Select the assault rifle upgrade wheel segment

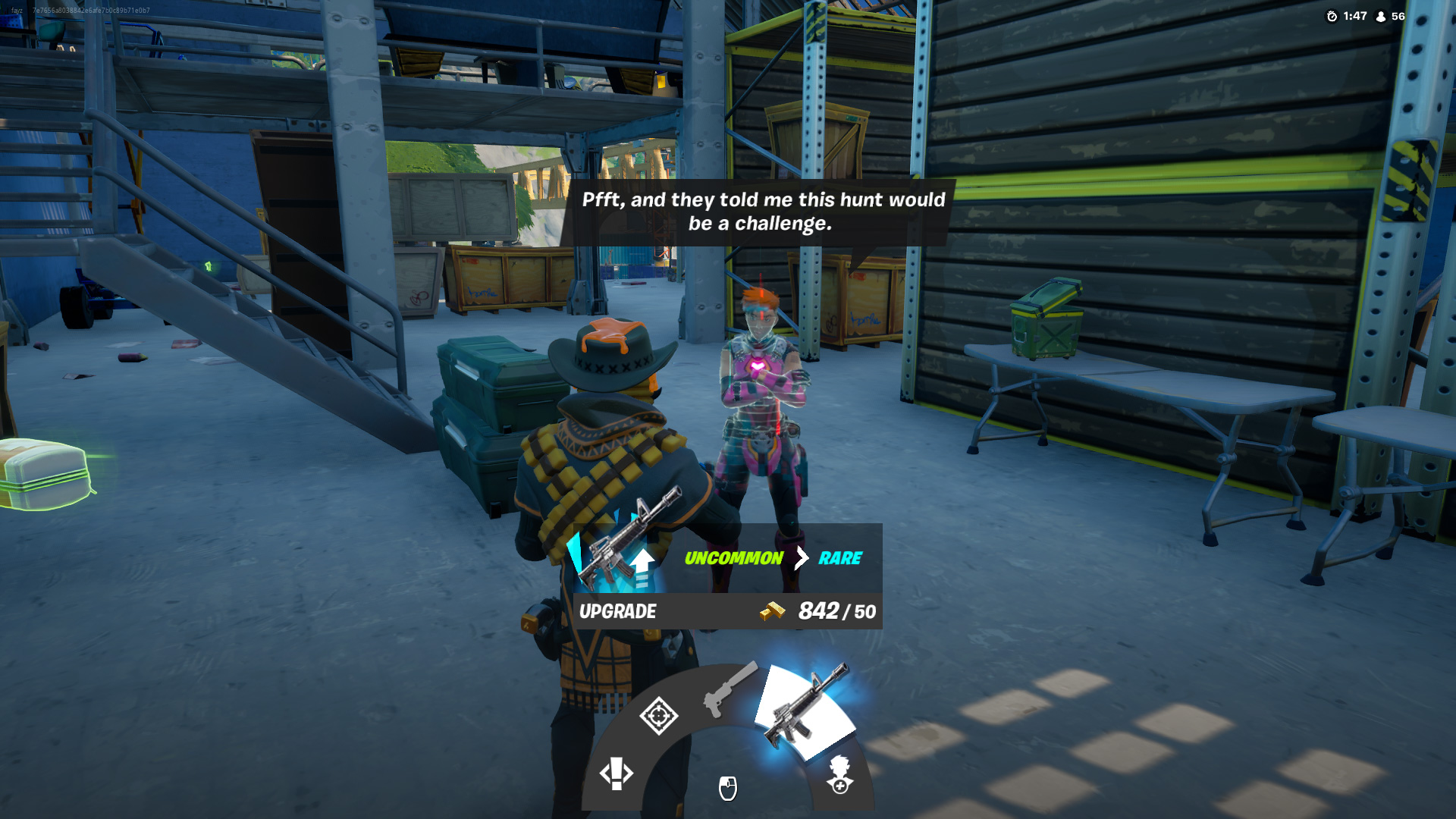(x=805, y=711)
